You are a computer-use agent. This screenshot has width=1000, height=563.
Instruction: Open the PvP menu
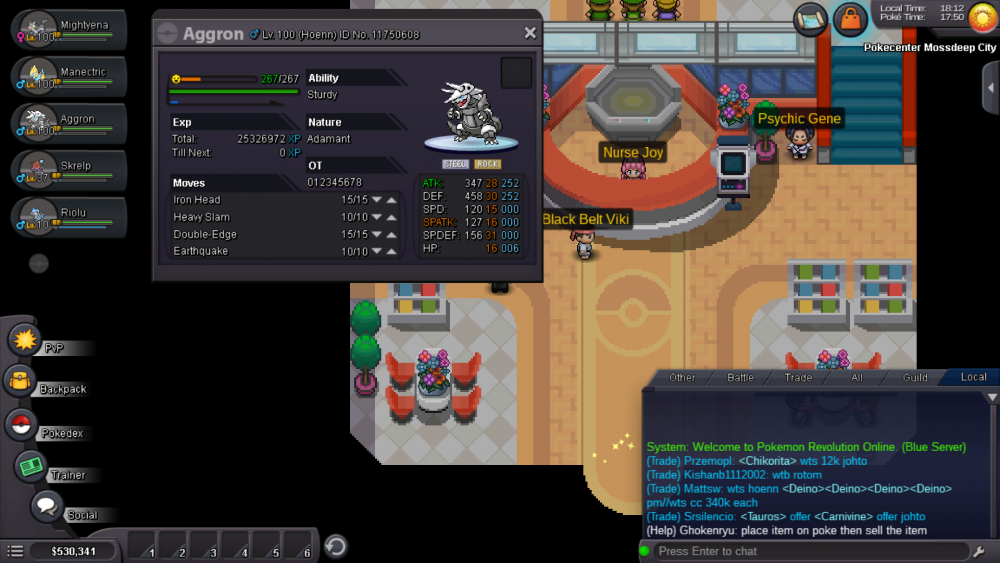pyautogui.click(x=24, y=340)
